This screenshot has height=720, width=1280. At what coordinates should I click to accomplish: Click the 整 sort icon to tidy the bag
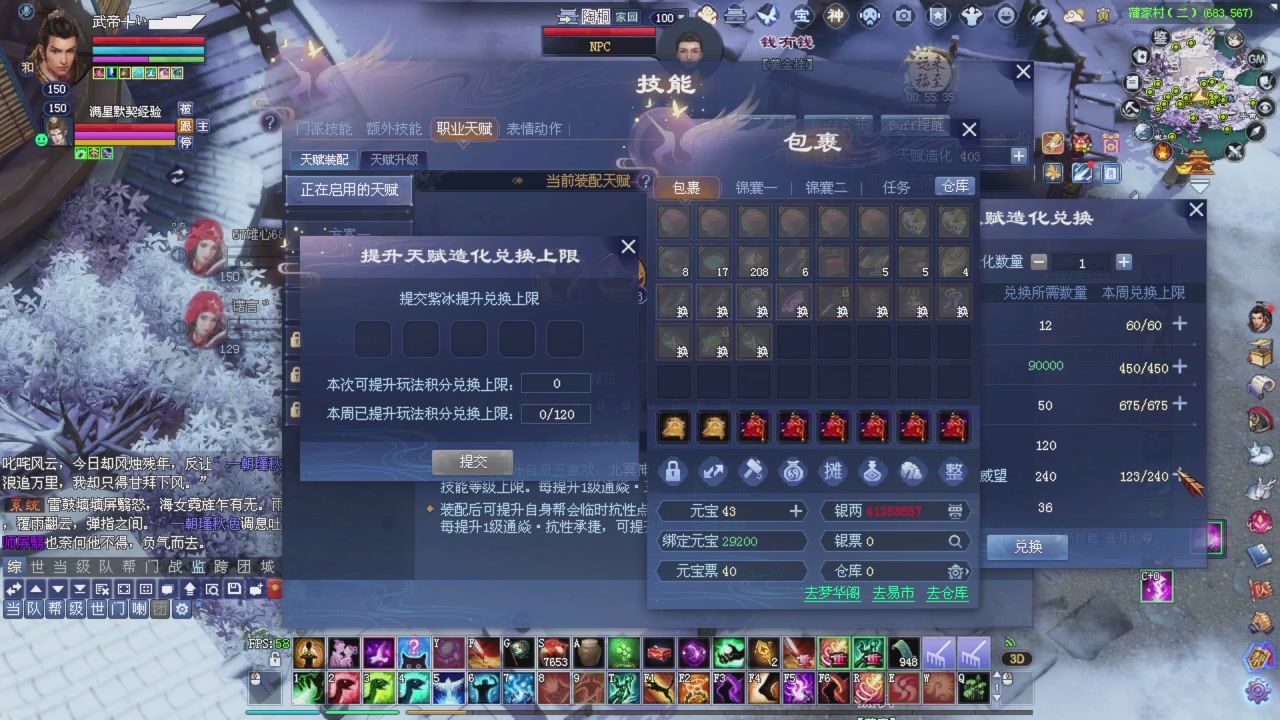coord(952,471)
